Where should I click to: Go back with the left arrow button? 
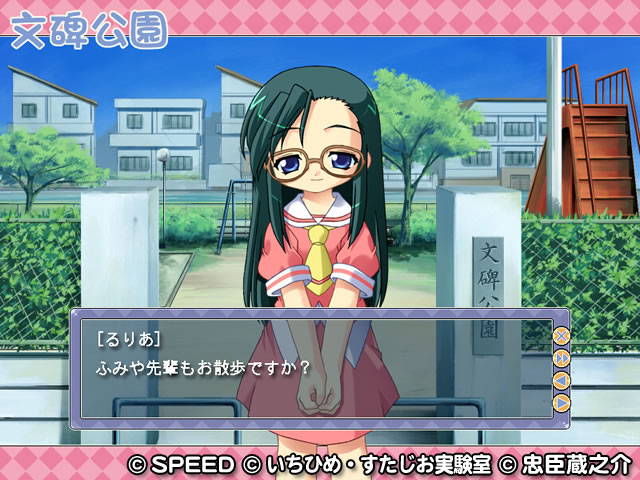tap(561, 380)
